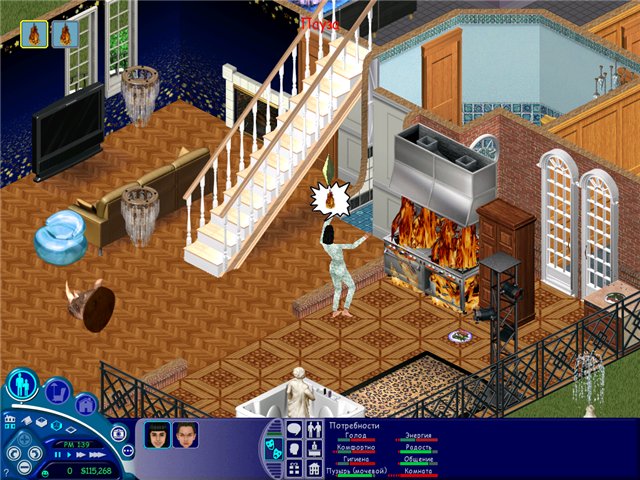This screenshot has height=480, width=640.
Task: Open the house info panel
Action: pos(313,467)
